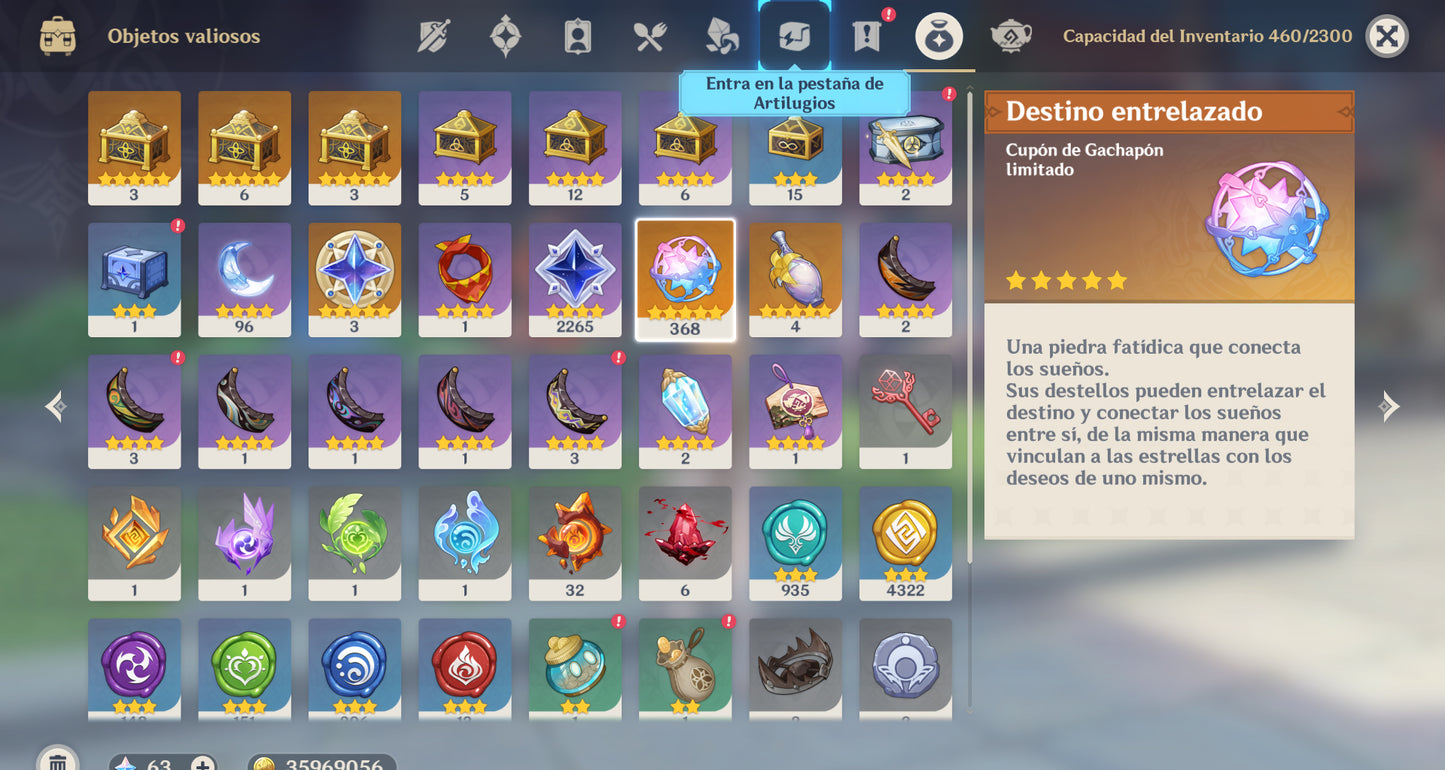
Task: Open the Character Development Items category
Action: click(x=575, y=36)
